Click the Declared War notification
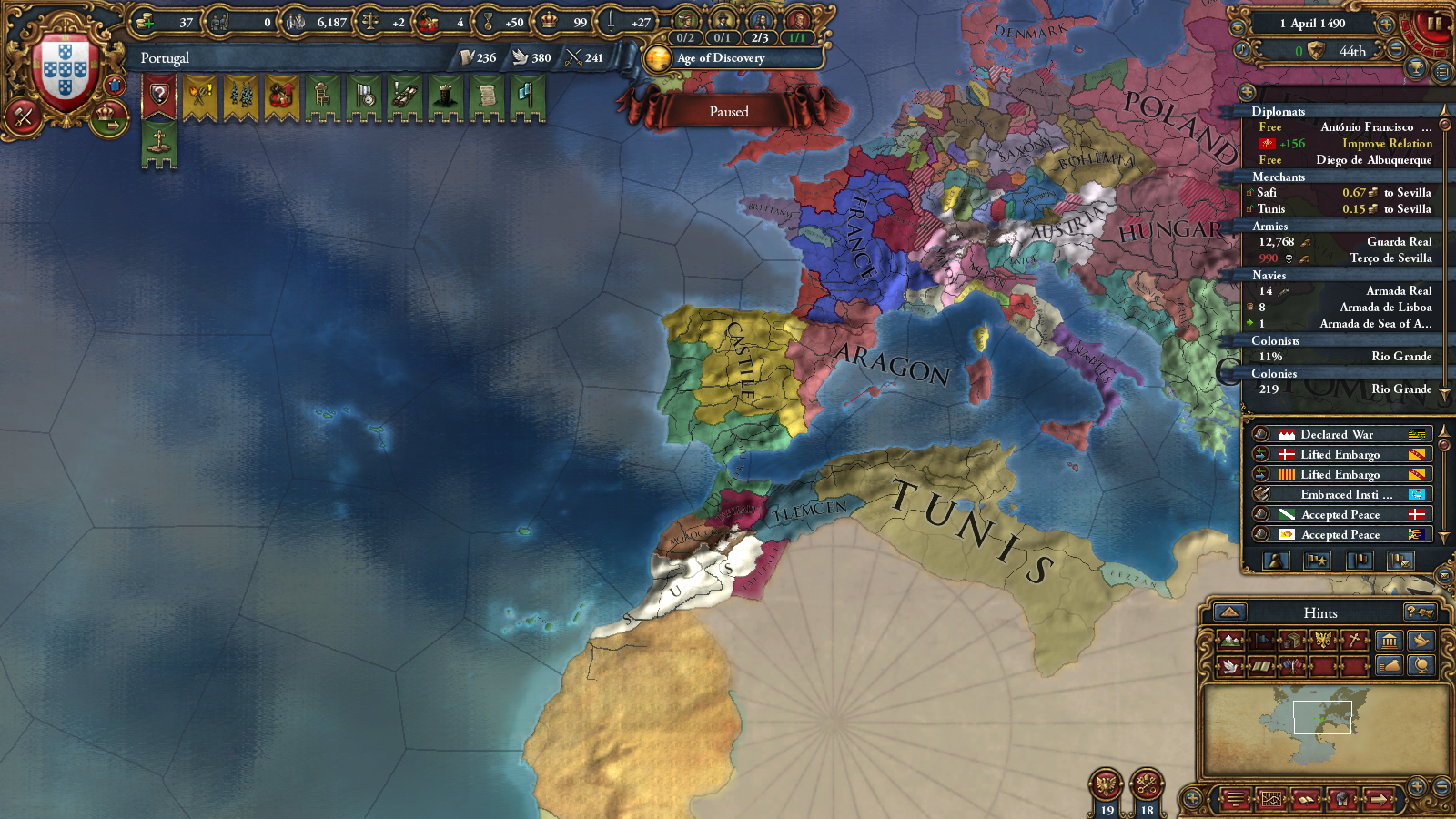 tap(1338, 434)
